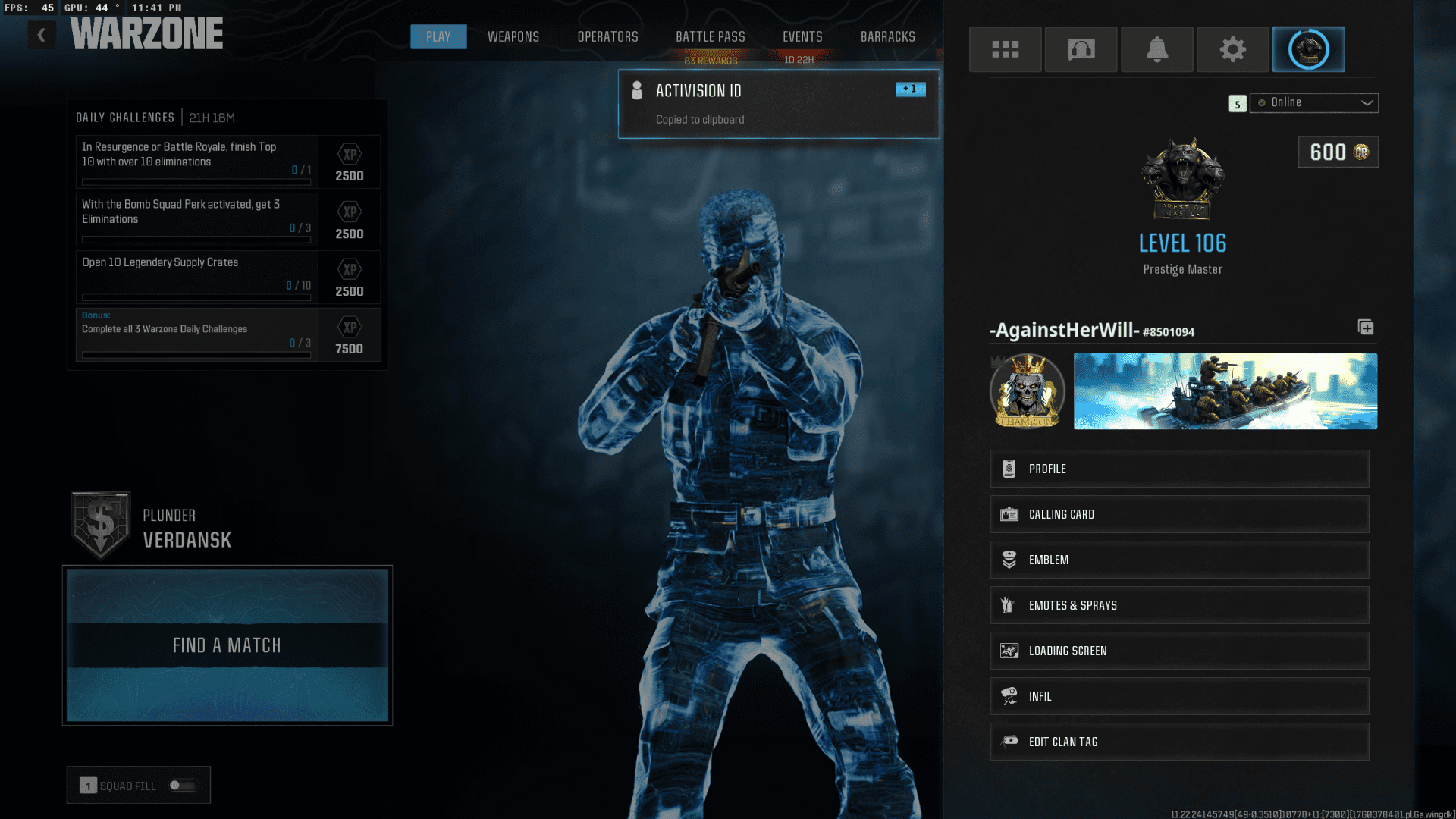This screenshot has width=1456, height=819.
Task: Select the Activision ID entry
Action: [x=778, y=104]
